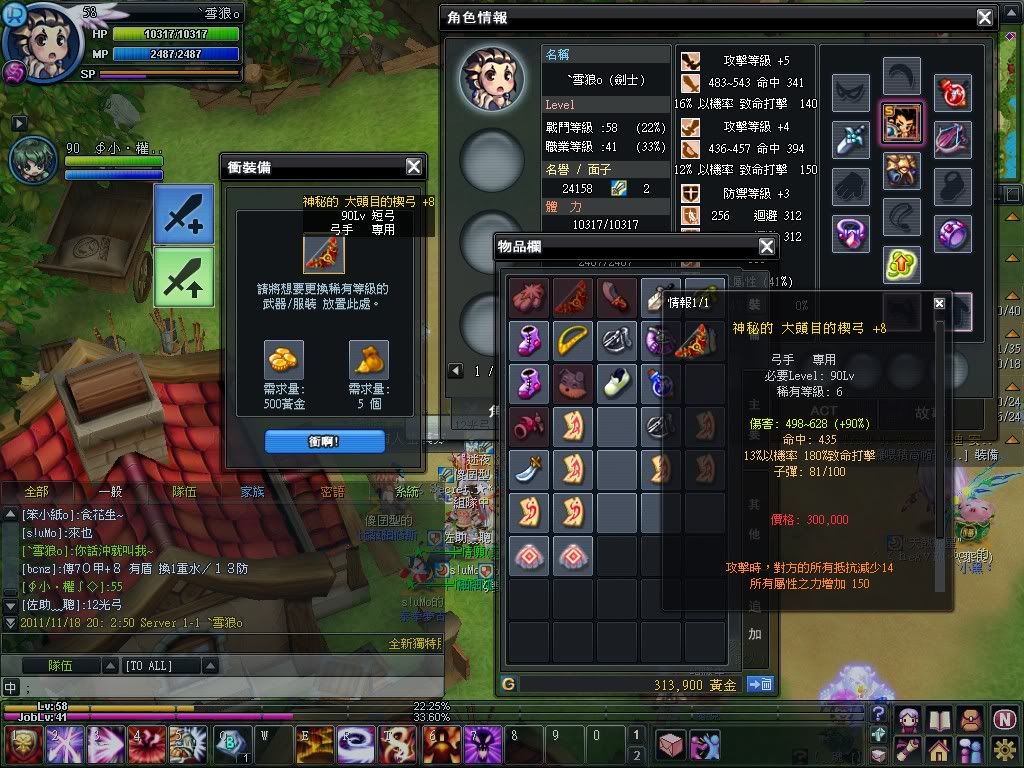
Task: Select the green sword-with-arrow mode button
Action: 183,276
